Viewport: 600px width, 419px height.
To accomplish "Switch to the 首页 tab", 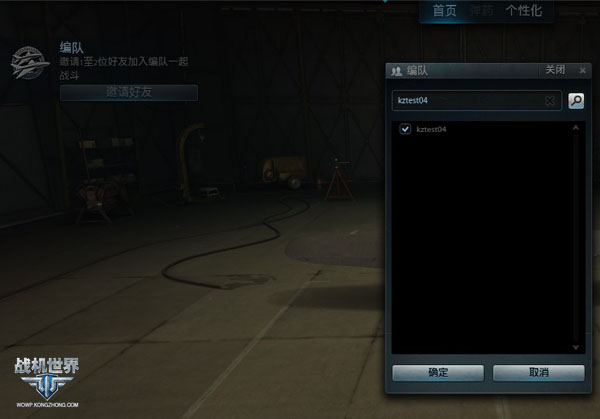I will pos(444,11).
